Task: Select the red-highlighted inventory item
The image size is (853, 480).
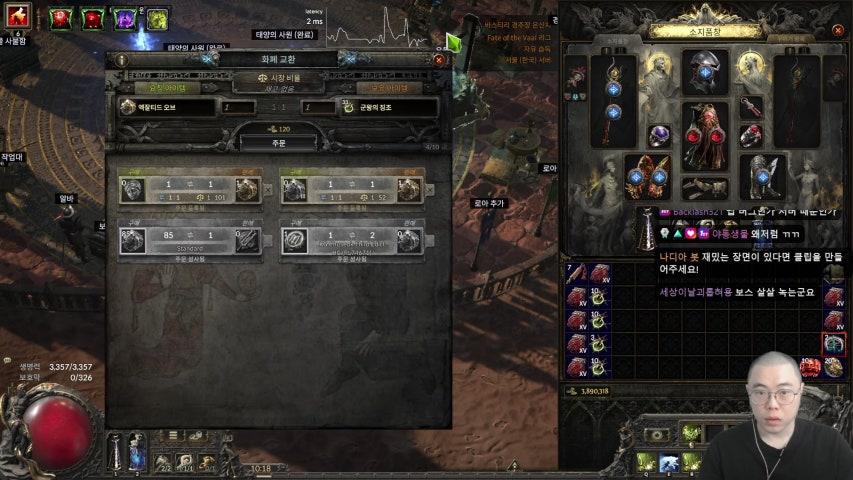Action: 834,343
